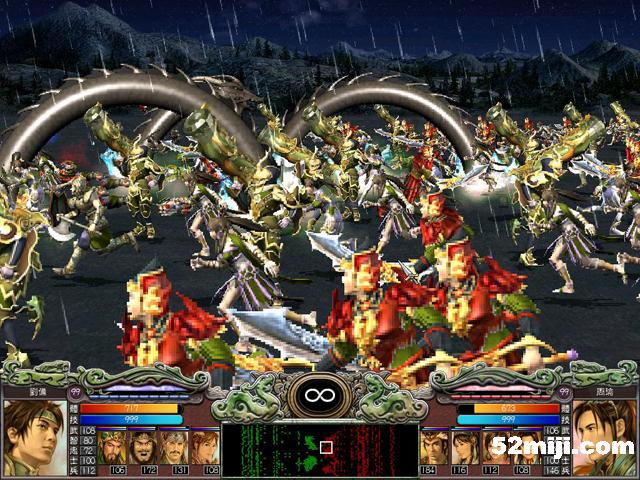Click the battlefield minimap

[x=319, y=446]
